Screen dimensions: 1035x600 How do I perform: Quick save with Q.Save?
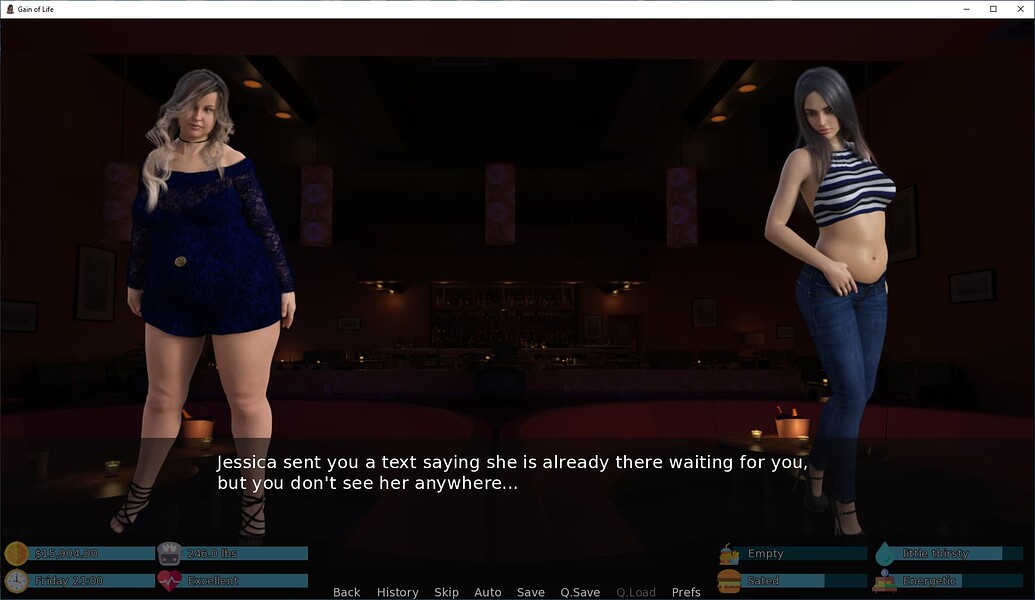pyautogui.click(x=580, y=592)
